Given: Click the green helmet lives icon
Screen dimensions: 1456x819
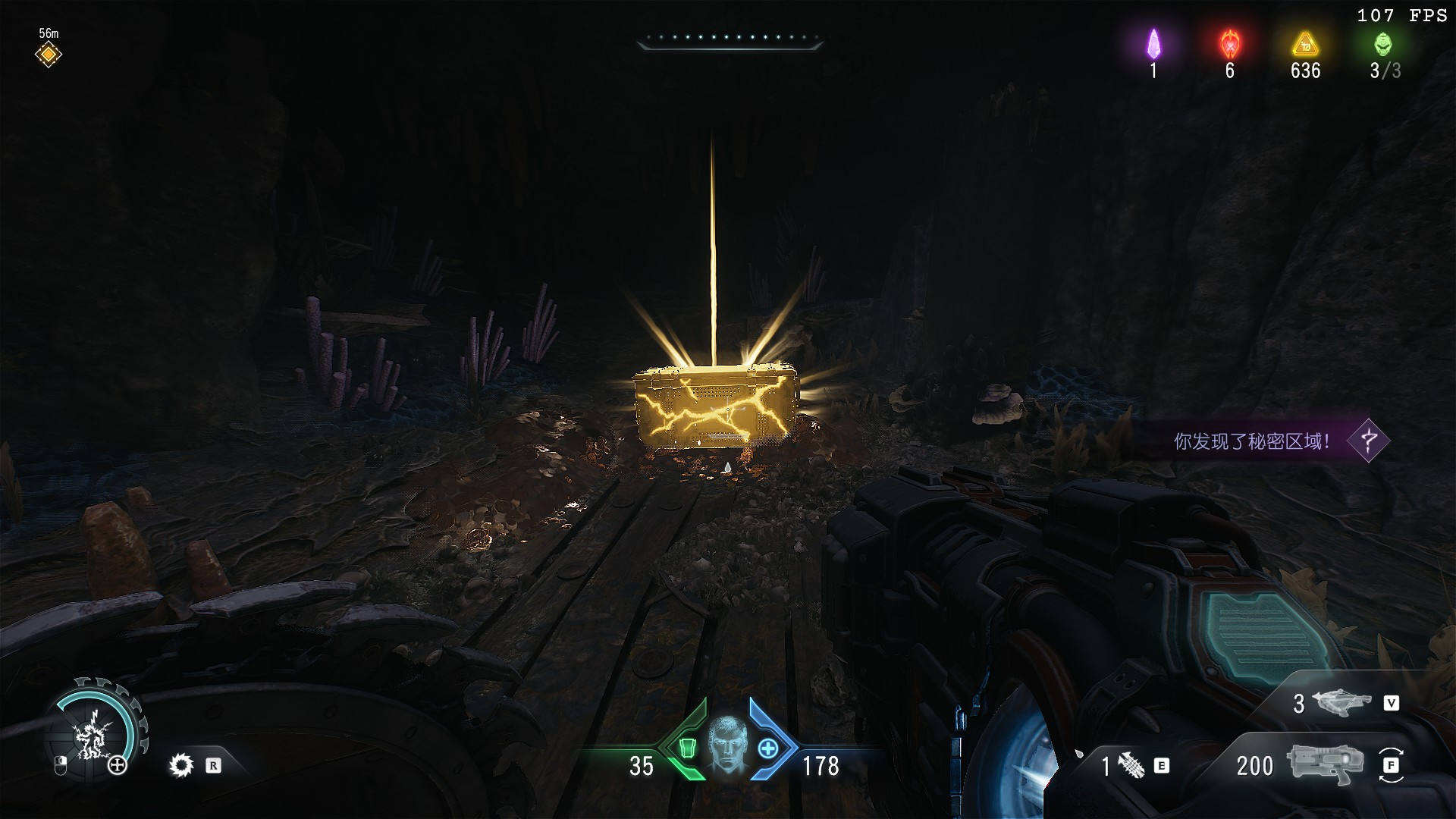Looking at the screenshot, I should [1383, 44].
